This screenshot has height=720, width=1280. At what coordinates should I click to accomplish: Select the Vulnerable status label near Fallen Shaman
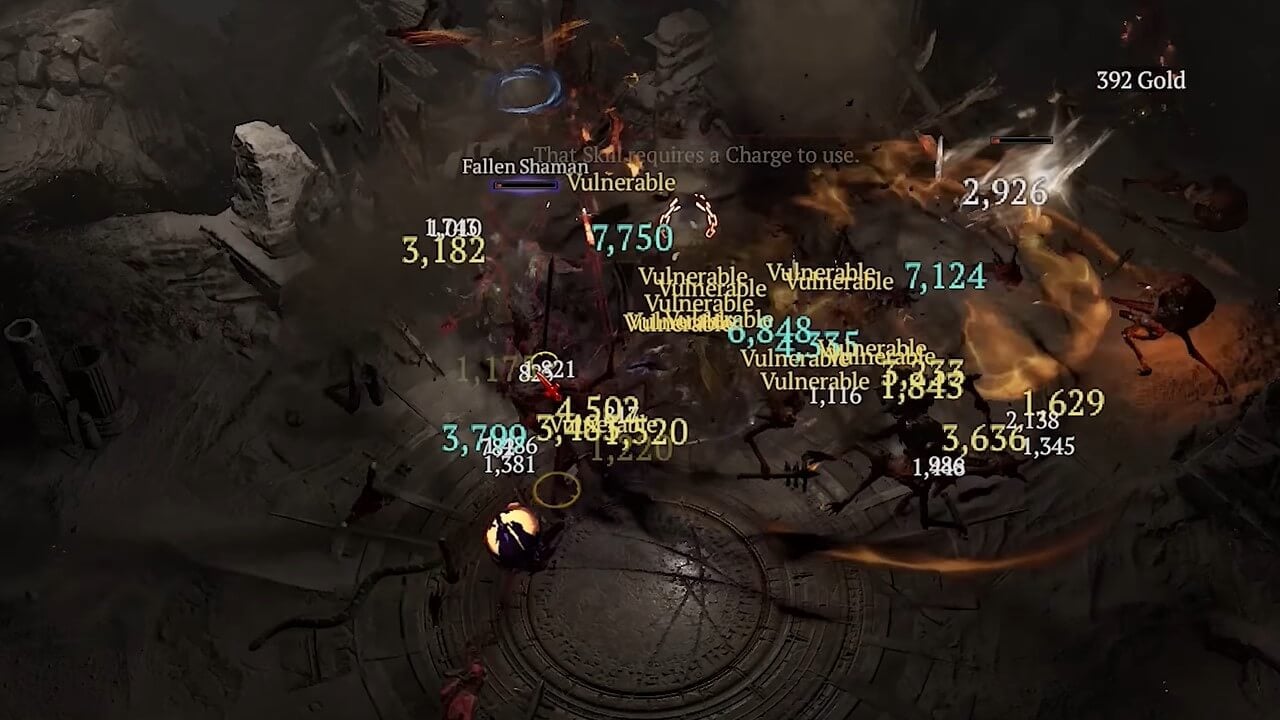click(x=621, y=183)
